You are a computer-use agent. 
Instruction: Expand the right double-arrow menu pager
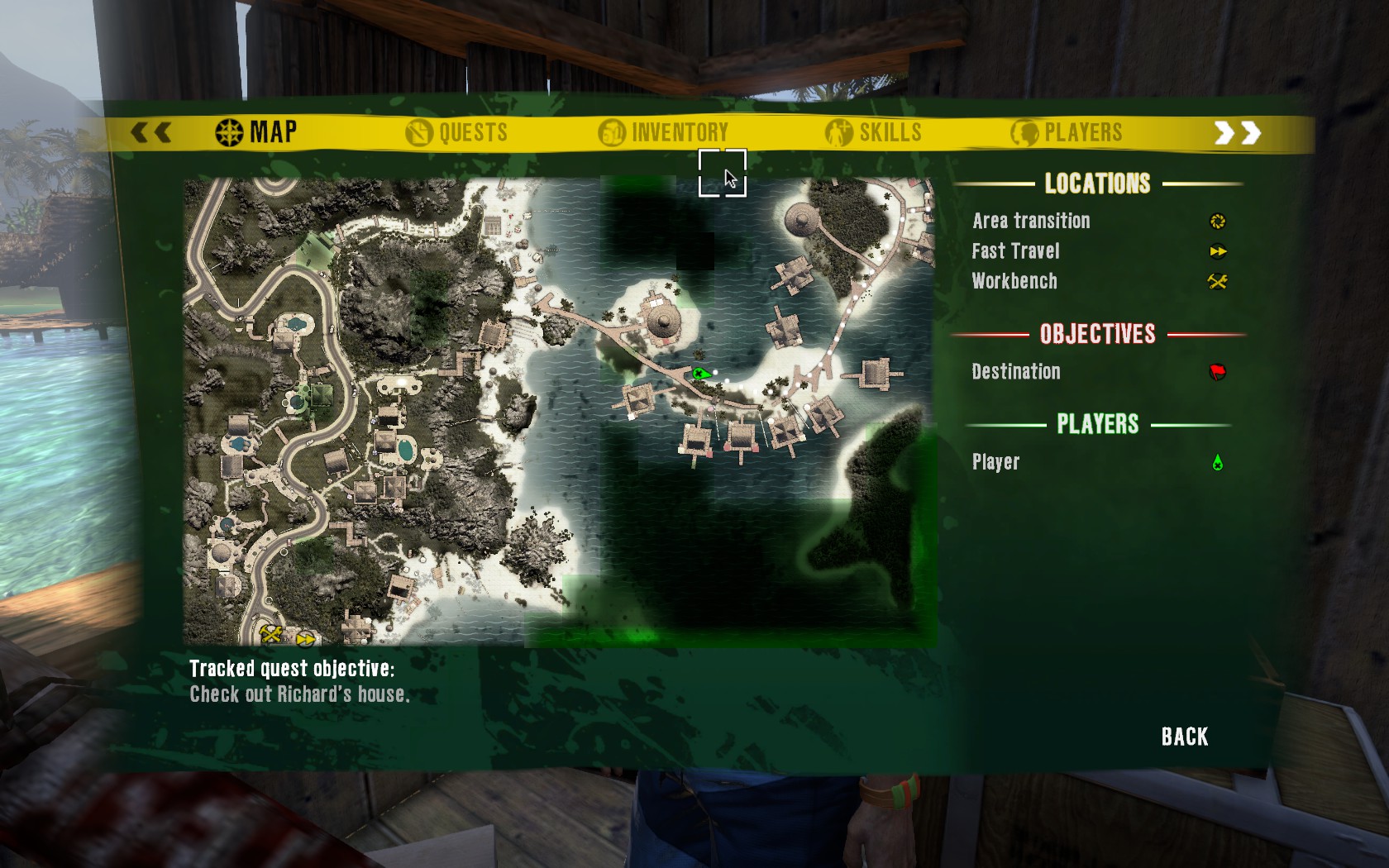click(1237, 131)
